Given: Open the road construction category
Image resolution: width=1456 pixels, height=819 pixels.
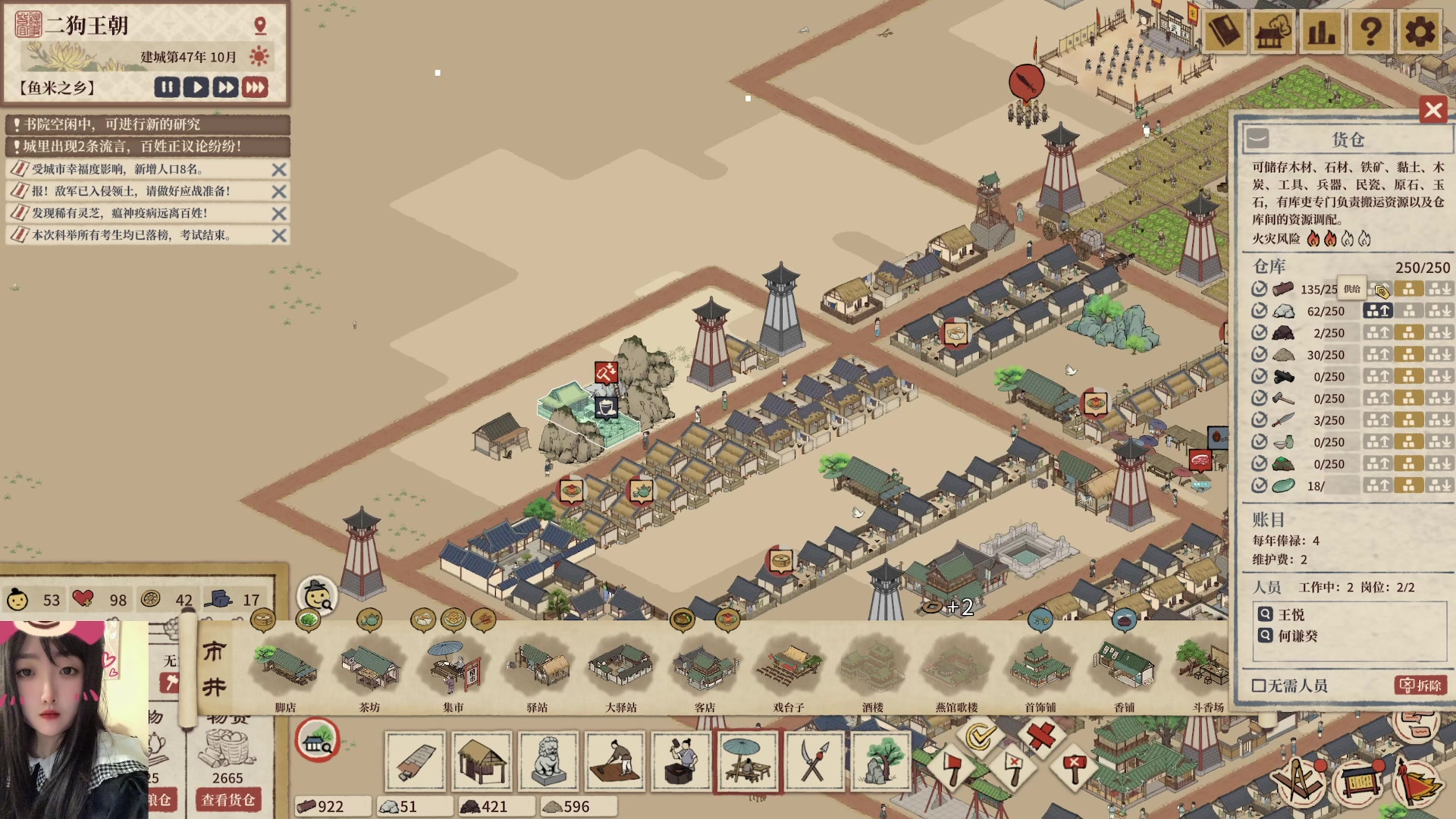Looking at the screenshot, I should 415,761.
